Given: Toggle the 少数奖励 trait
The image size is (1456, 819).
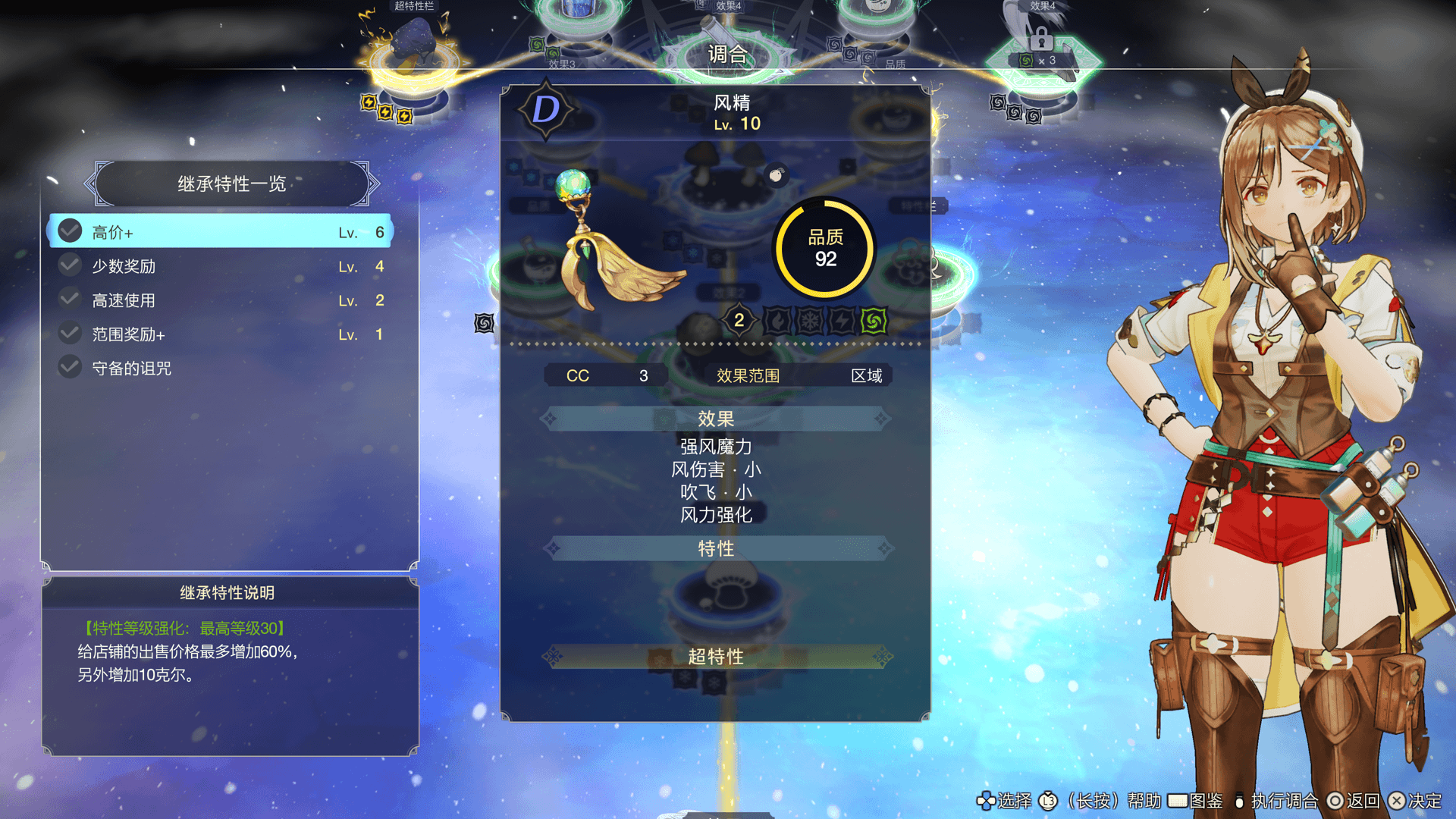Looking at the screenshot, I should coord(220,266).
